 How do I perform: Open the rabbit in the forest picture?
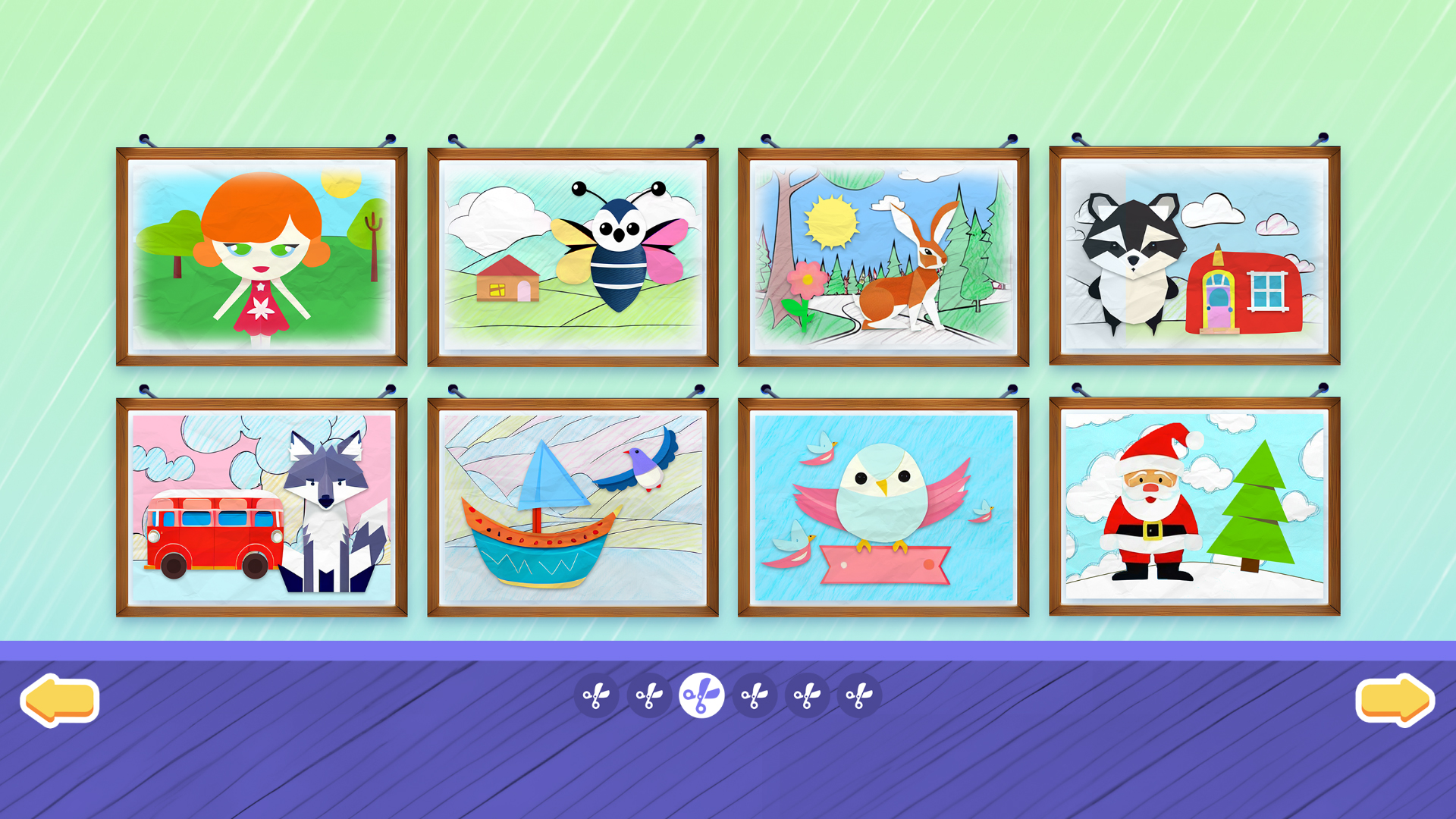point(885,254)
